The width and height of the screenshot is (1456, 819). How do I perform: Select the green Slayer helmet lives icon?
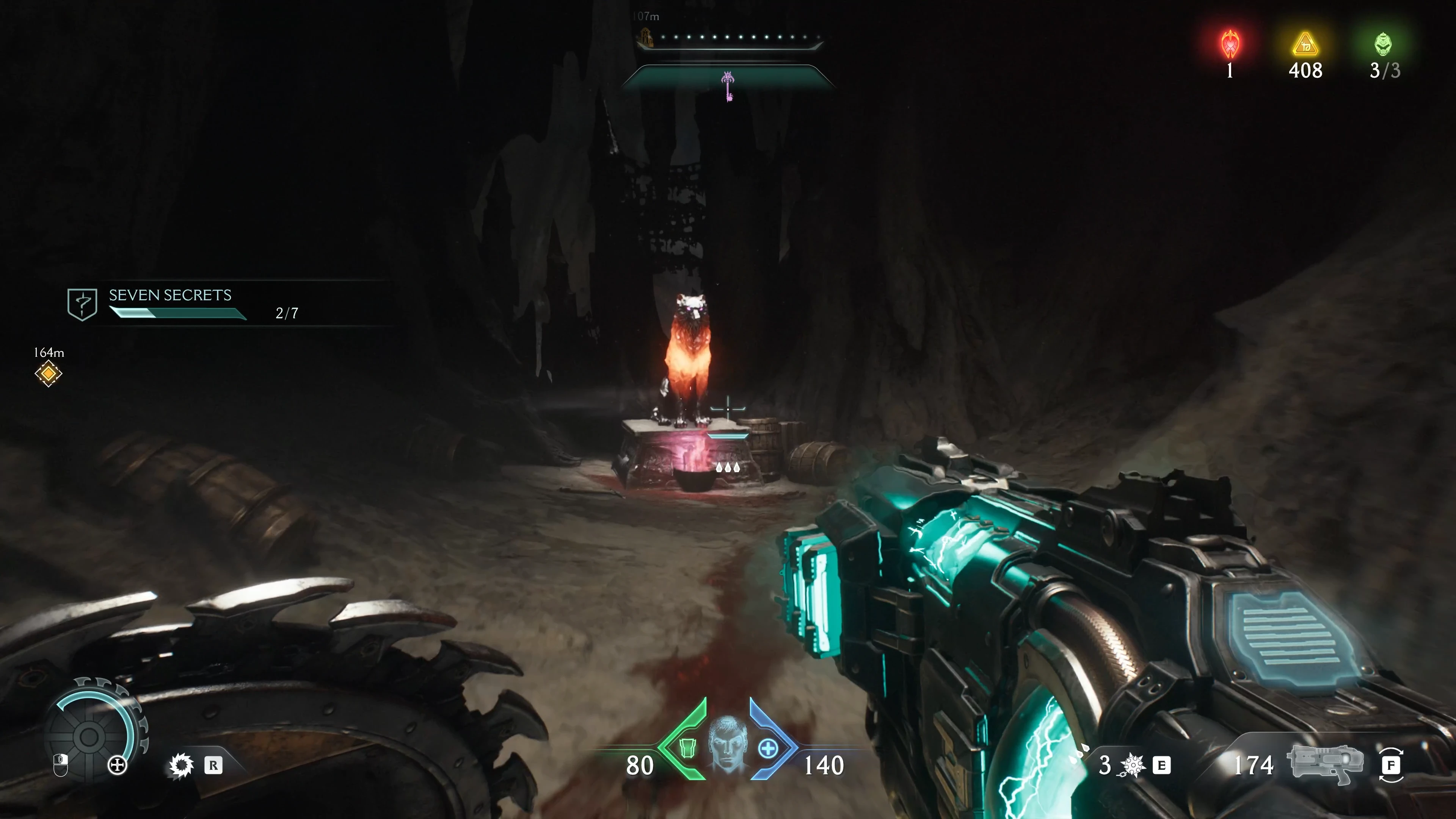tap(1383, 45)
